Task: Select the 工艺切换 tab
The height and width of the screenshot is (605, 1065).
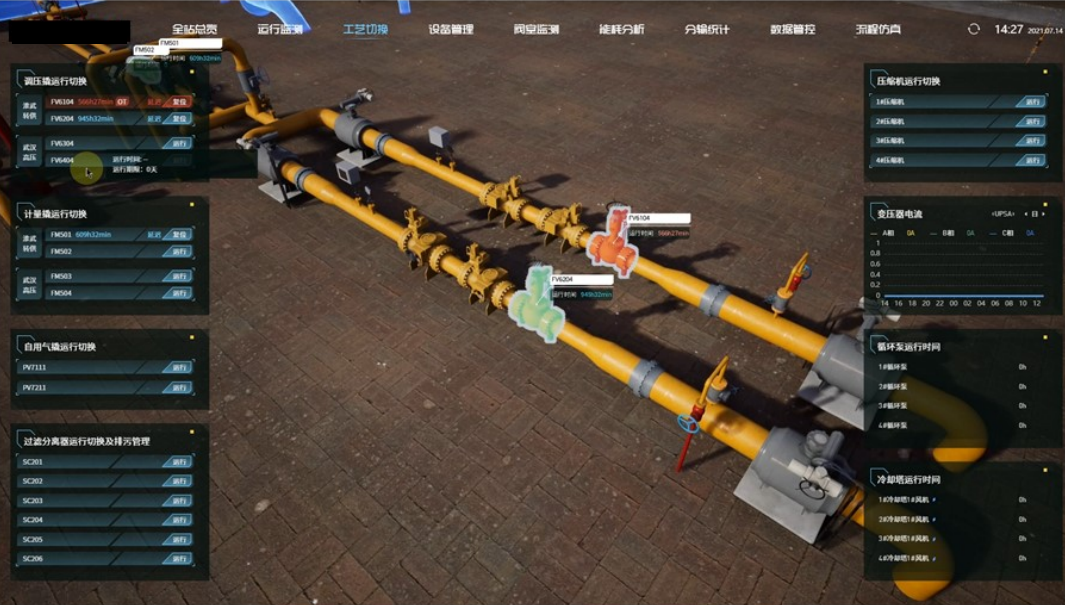Action: tap(365, 29)
